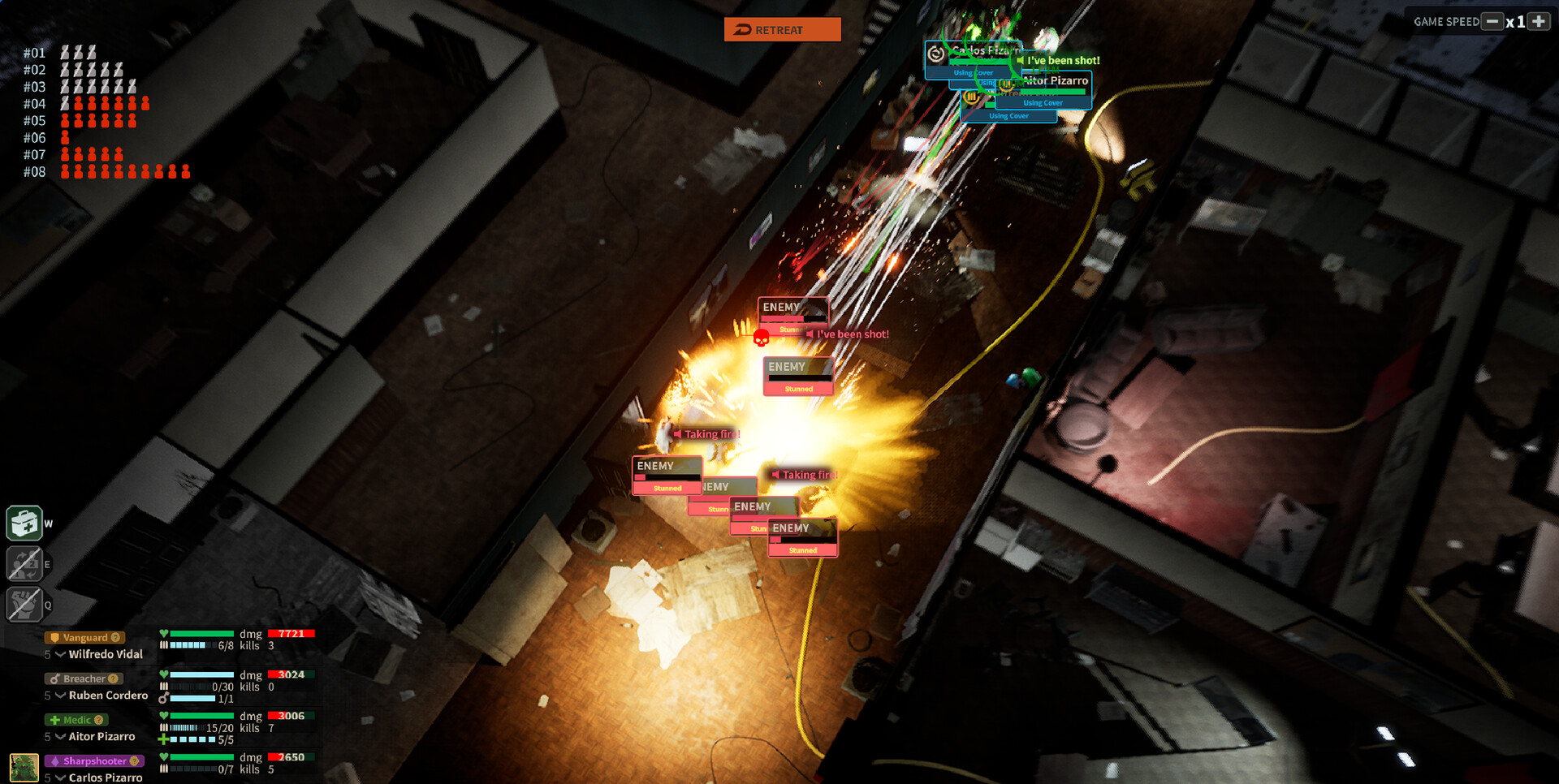Click the Medic green cross icon
The height and width of the screenshot is (784, 1559).
coord(56,720)
